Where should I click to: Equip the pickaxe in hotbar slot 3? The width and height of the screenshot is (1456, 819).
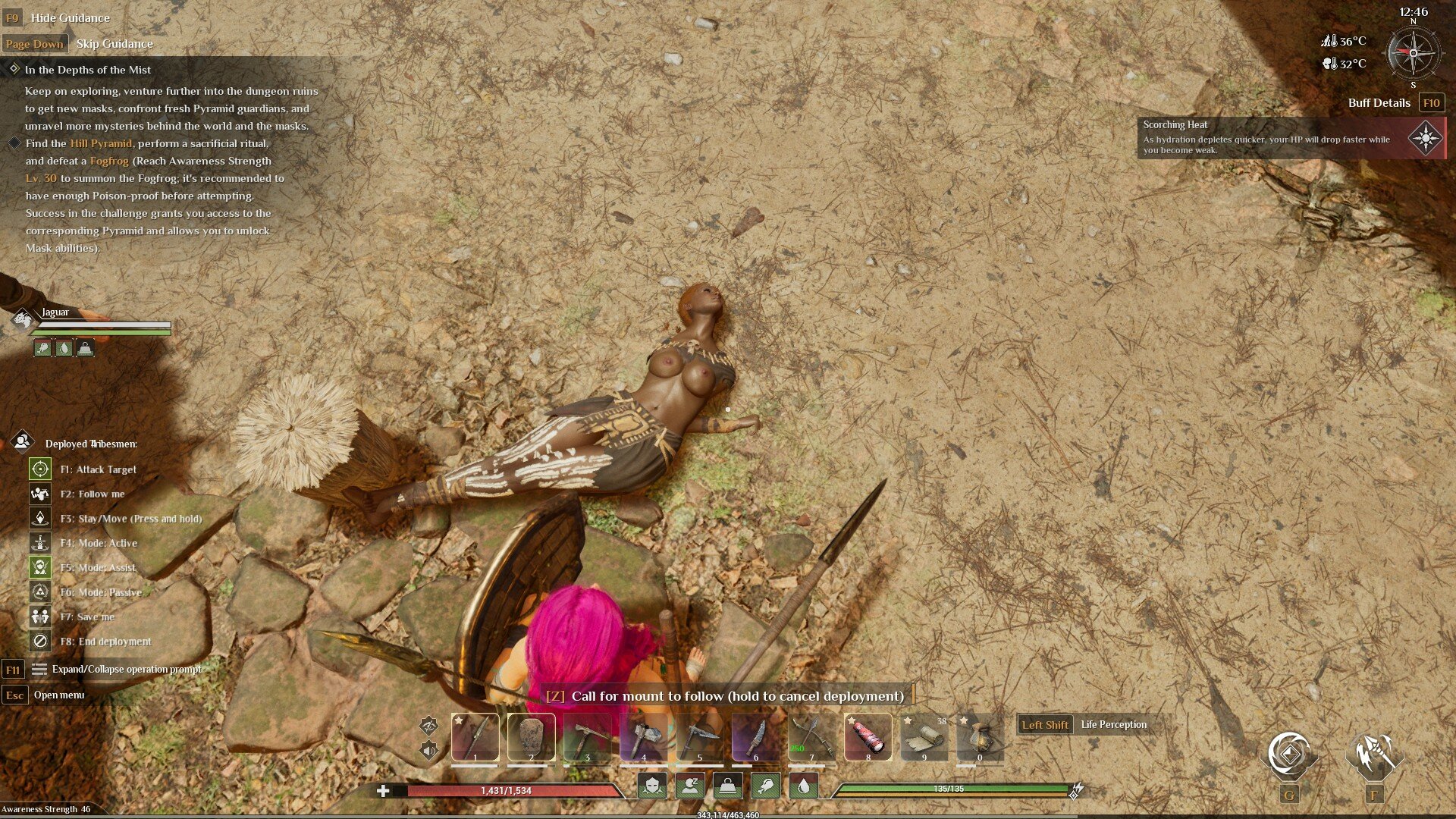587,736
